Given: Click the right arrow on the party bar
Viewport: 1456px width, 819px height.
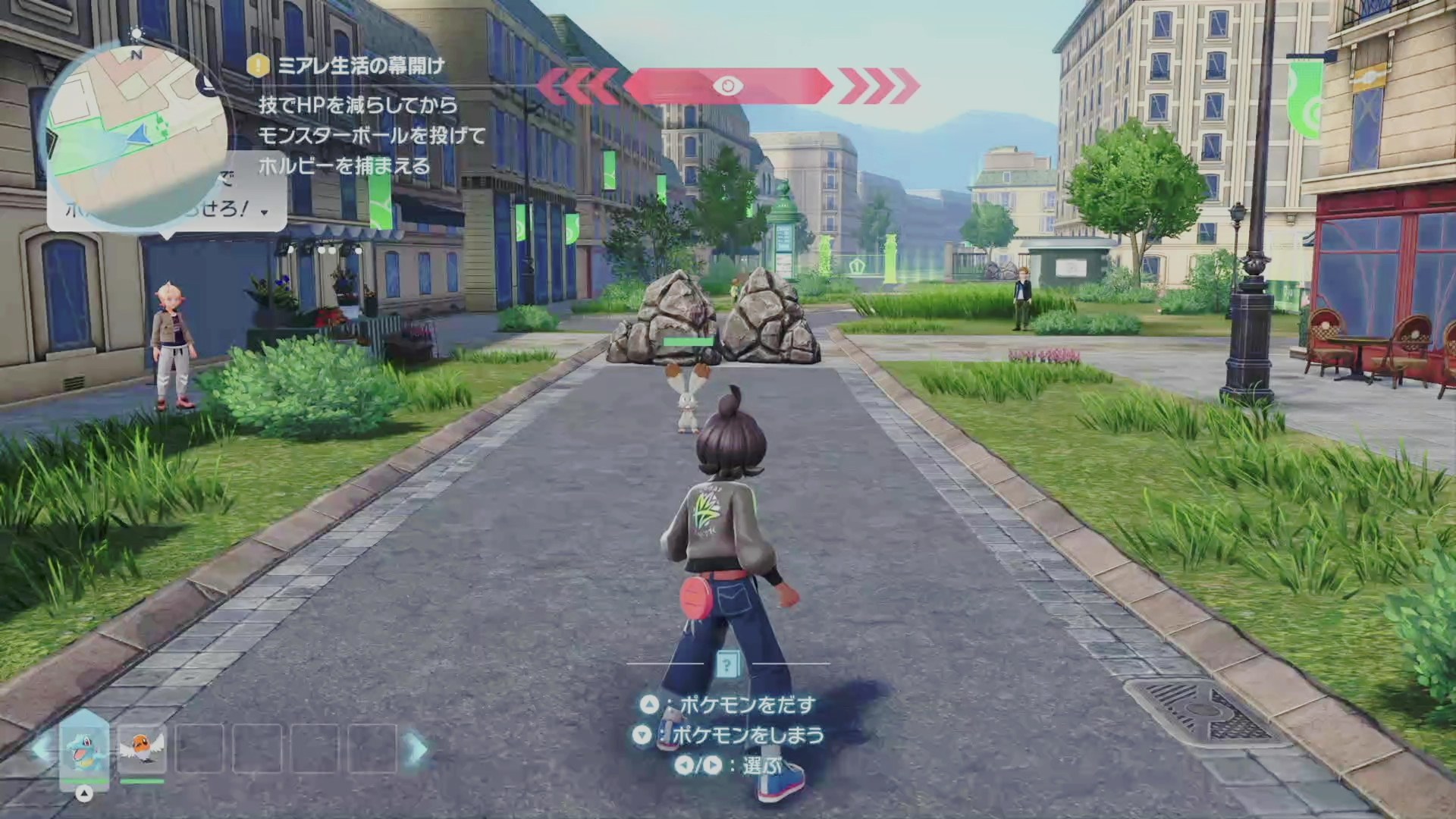Looking at the screenshot, I should pyautogui.click(x=417, y=749).
